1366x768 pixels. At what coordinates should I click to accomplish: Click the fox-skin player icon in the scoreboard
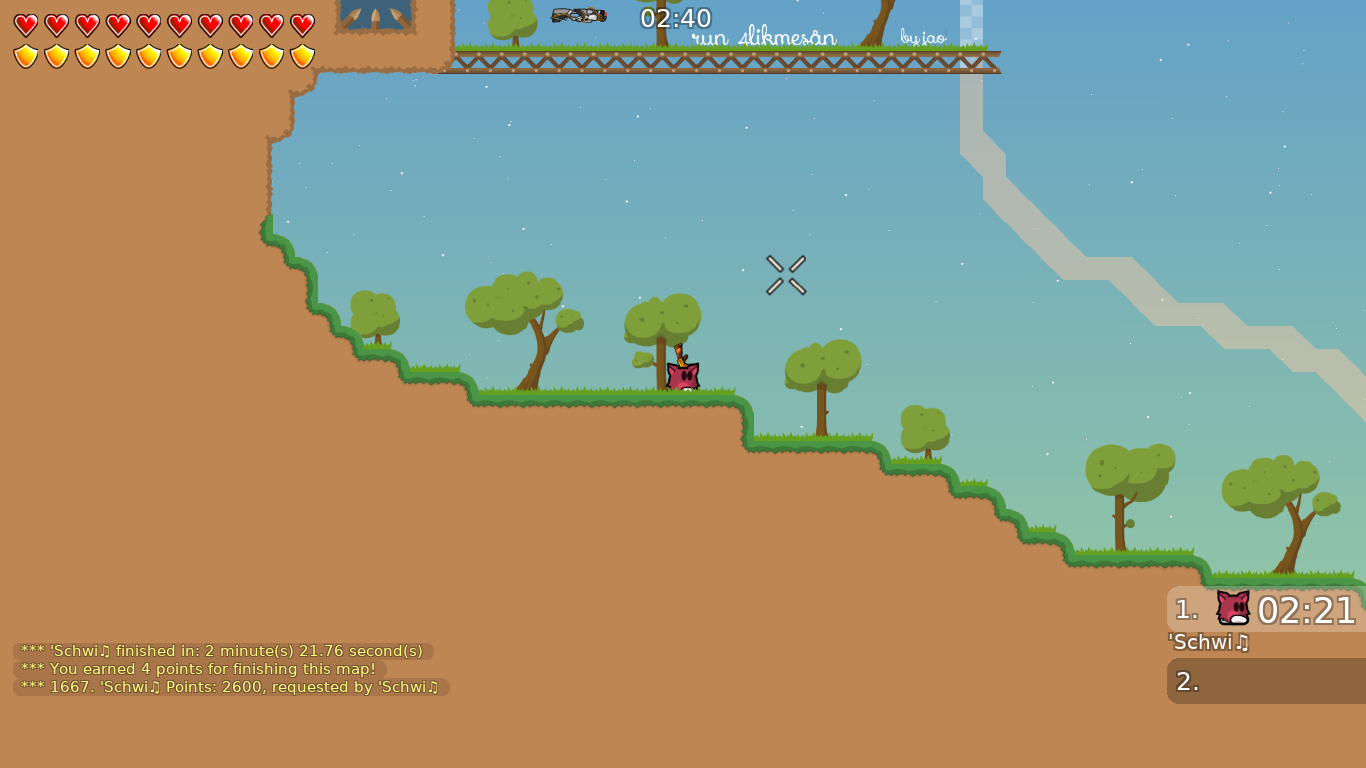tap(1232, 607)
